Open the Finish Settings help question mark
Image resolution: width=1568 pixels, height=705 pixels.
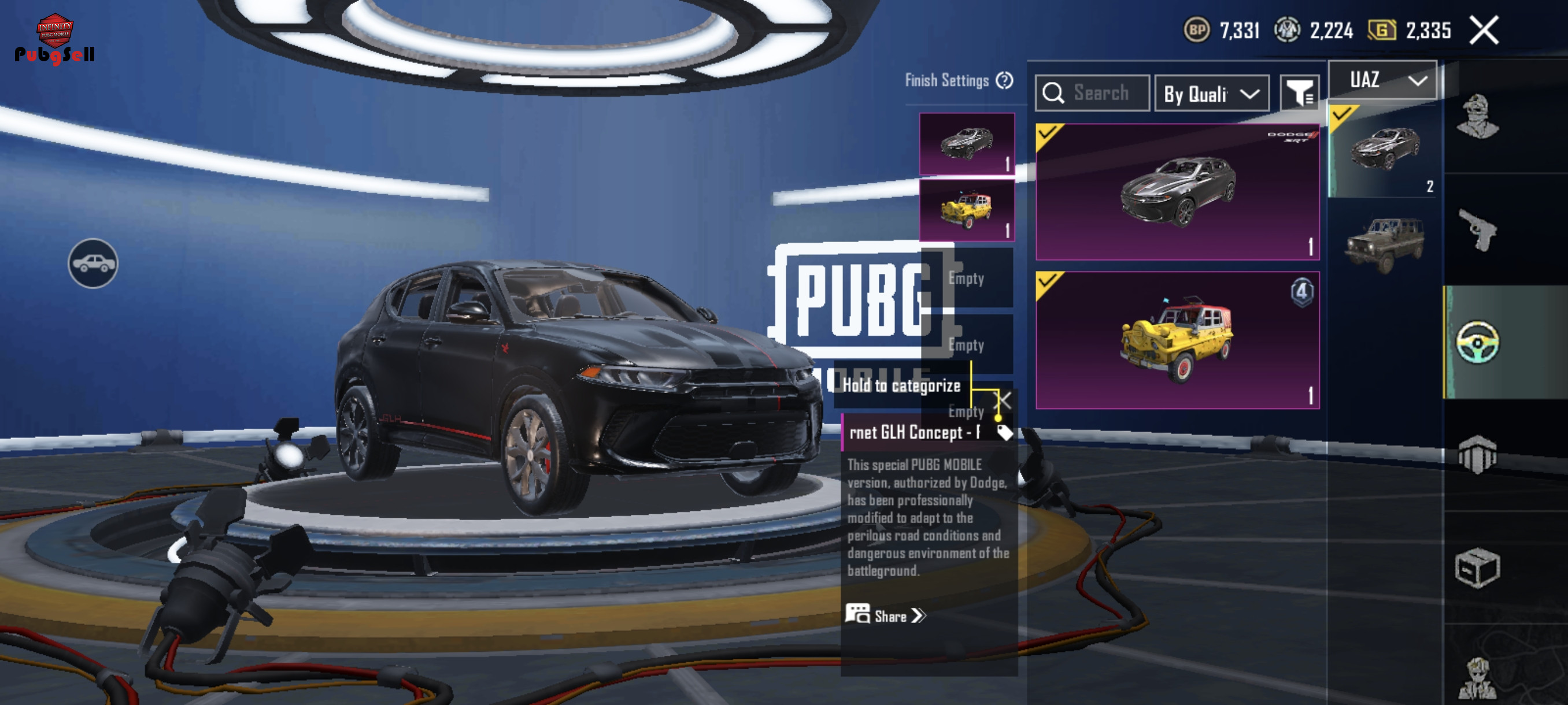(1004, 80)
